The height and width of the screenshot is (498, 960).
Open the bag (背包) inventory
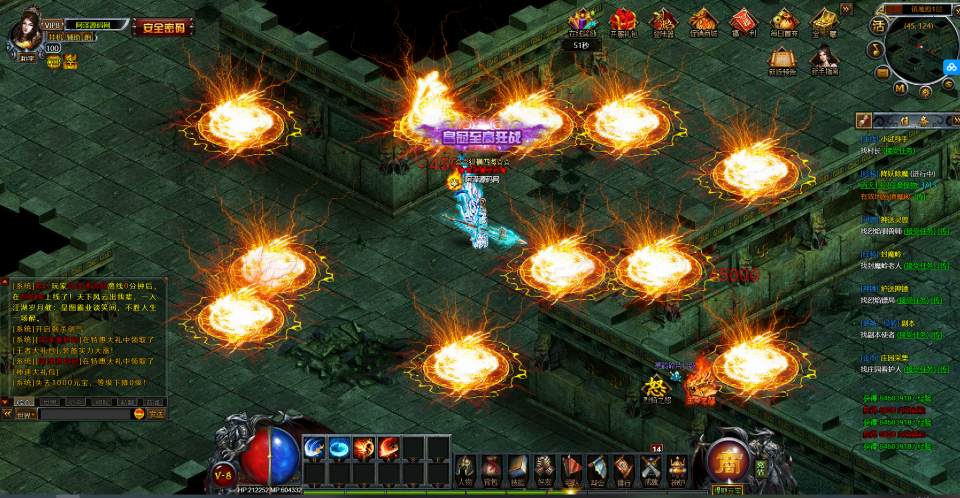[x=491, y=469]
